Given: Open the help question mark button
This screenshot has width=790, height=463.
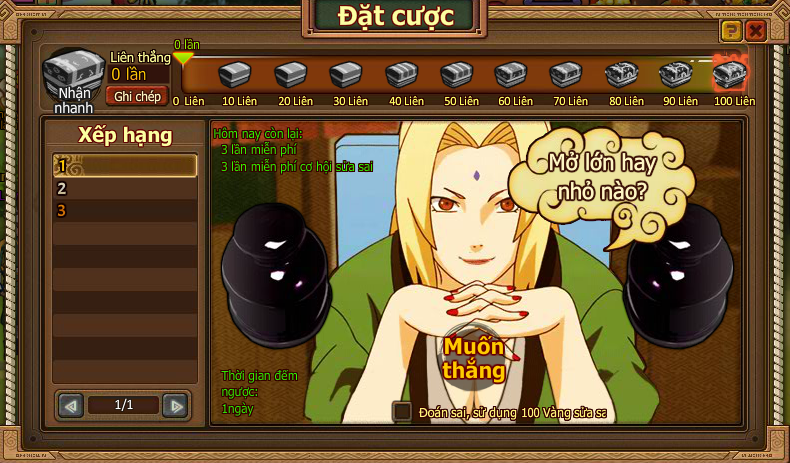Looking at the screenshot, I should click(x=732, y=31).
